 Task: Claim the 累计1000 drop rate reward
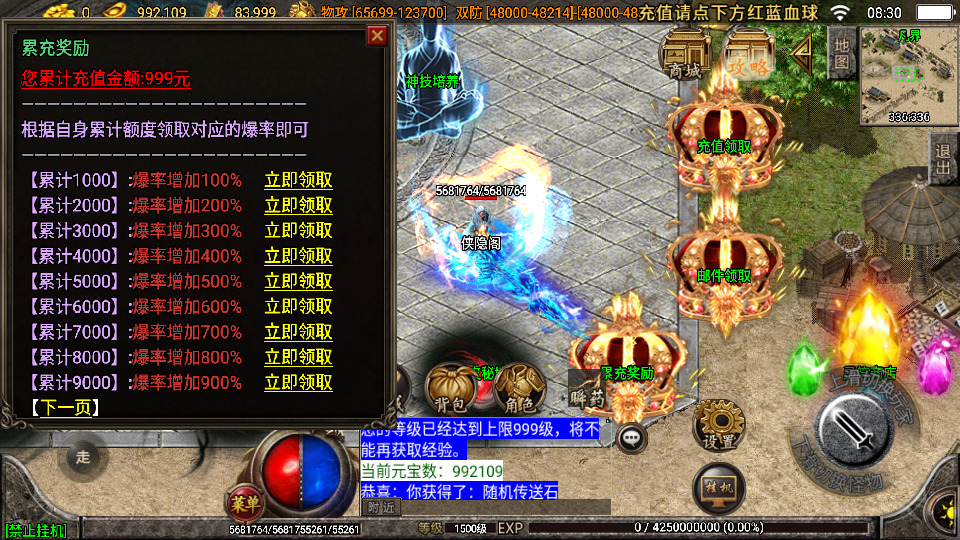click(x=298, y=181)
